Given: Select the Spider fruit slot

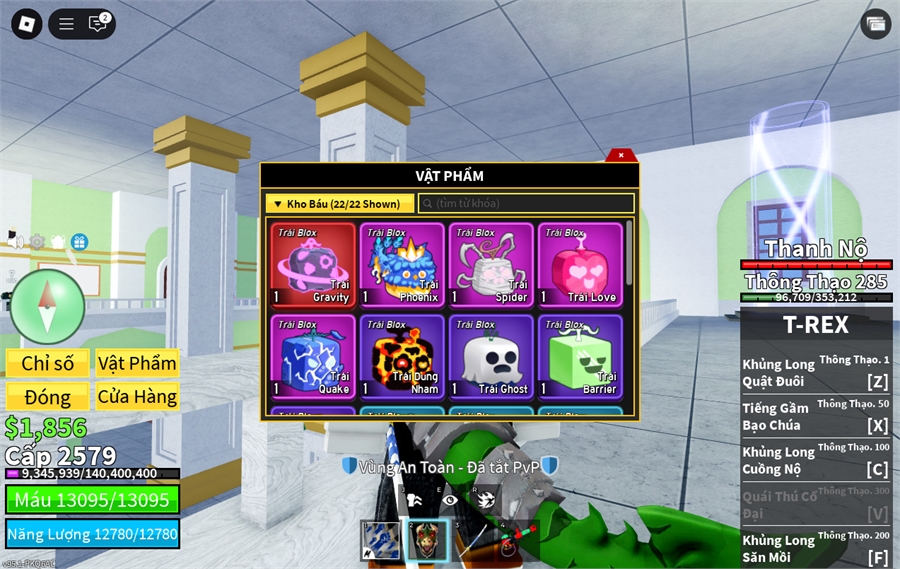Looking at the screenshot, I should (x=491, y=265).
